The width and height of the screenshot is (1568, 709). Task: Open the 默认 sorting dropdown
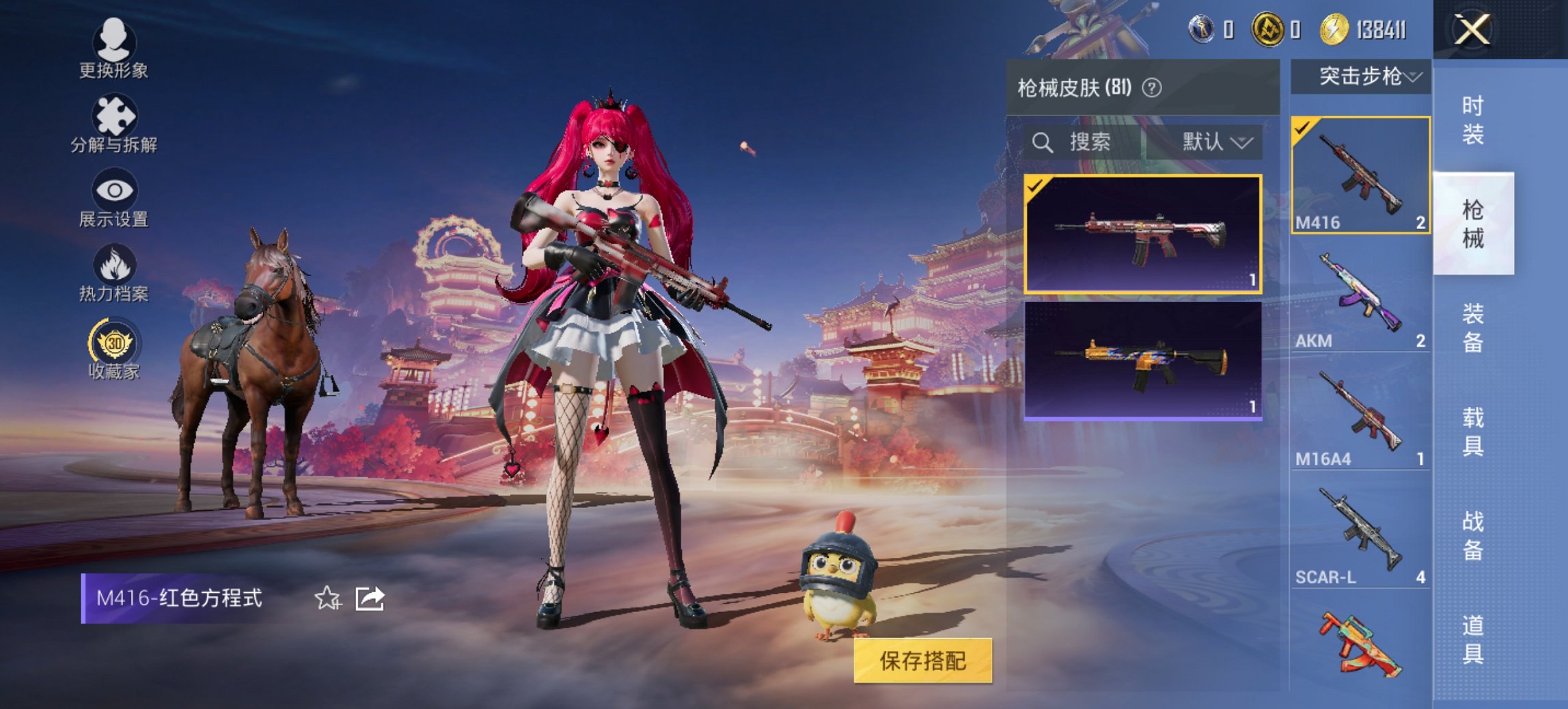coord(1214,143)
